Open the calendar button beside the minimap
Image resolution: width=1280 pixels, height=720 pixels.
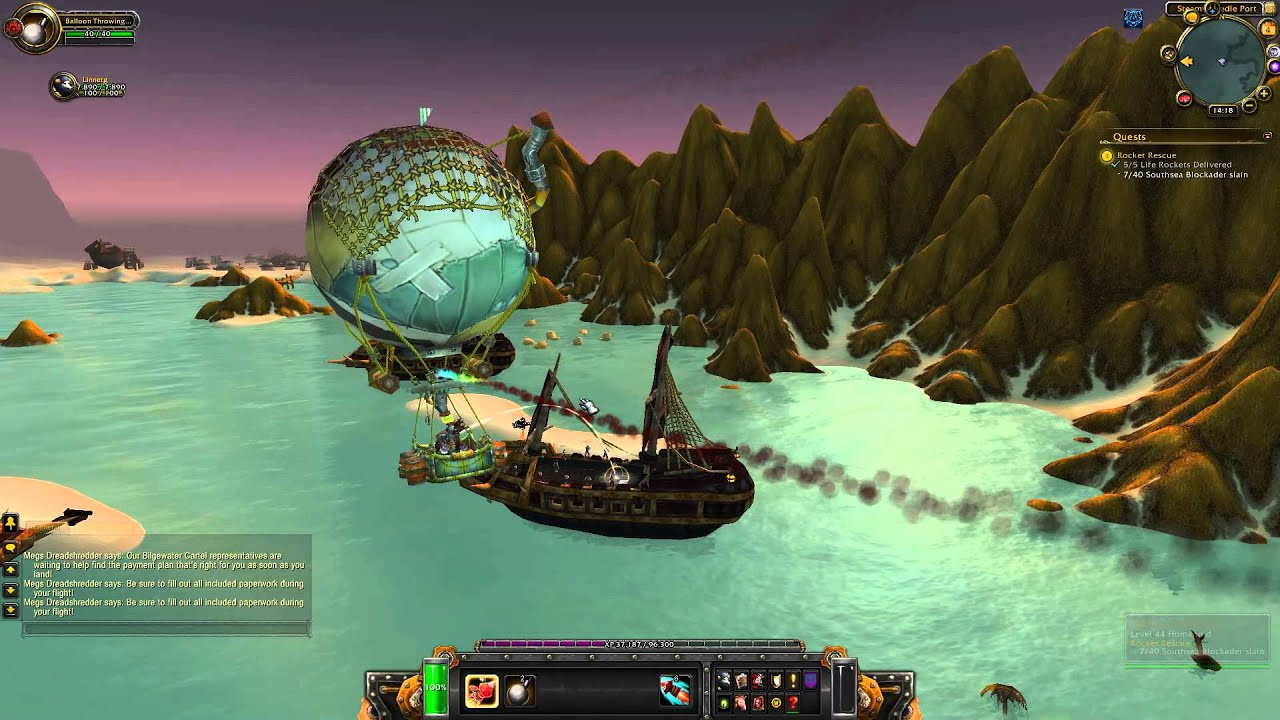(1269, 30)
